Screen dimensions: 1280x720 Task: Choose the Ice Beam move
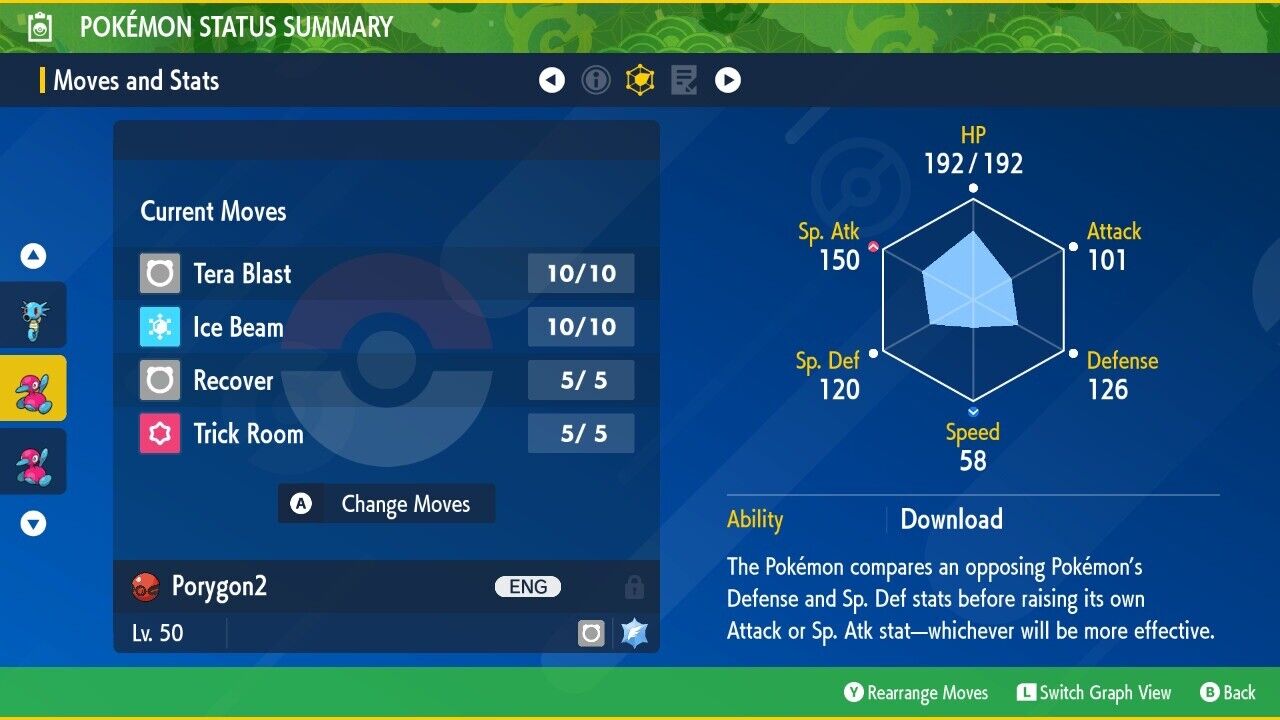point(386,327)
